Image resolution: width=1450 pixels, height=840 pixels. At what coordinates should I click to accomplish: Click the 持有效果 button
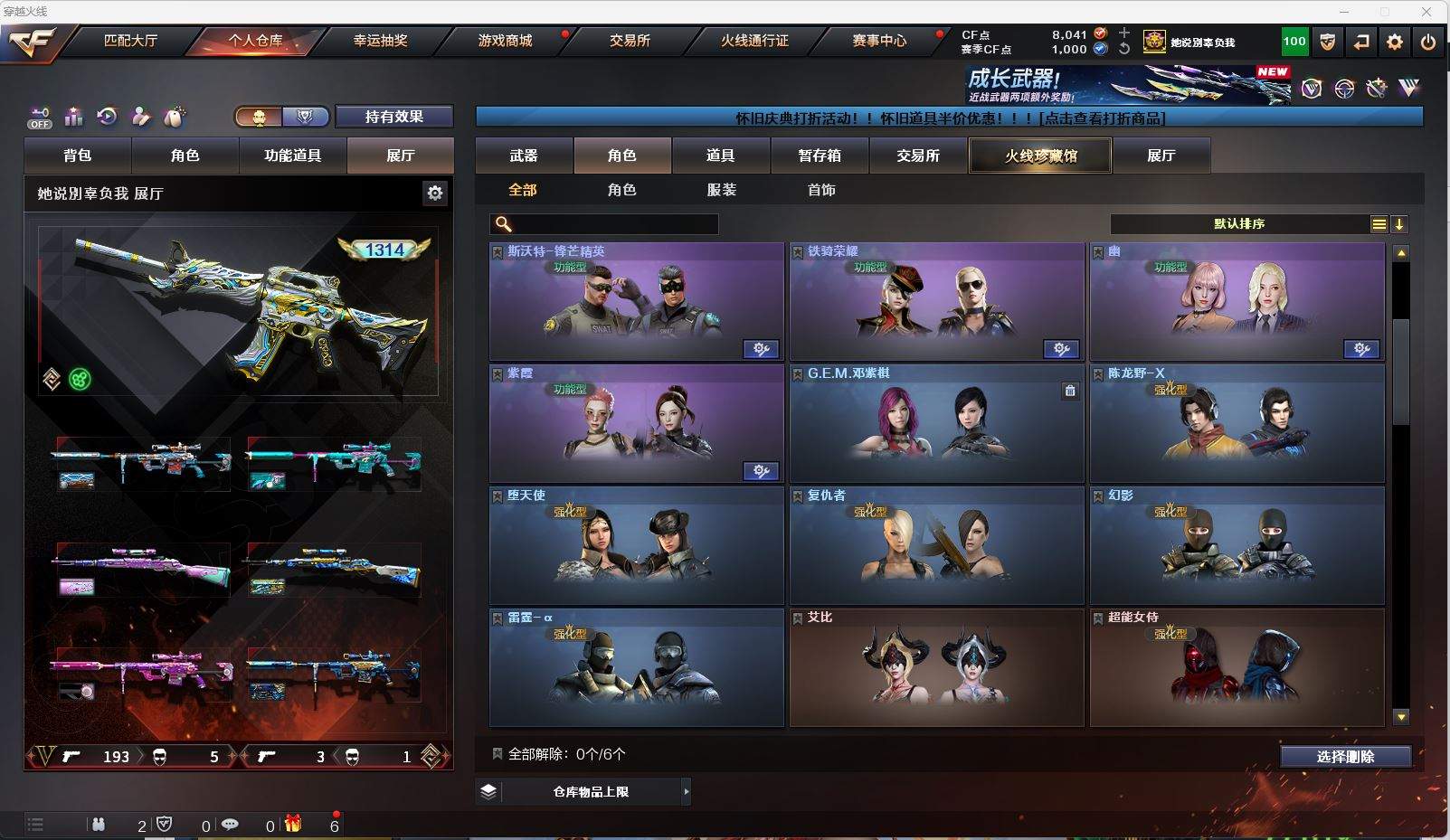[x=393, y=117]
